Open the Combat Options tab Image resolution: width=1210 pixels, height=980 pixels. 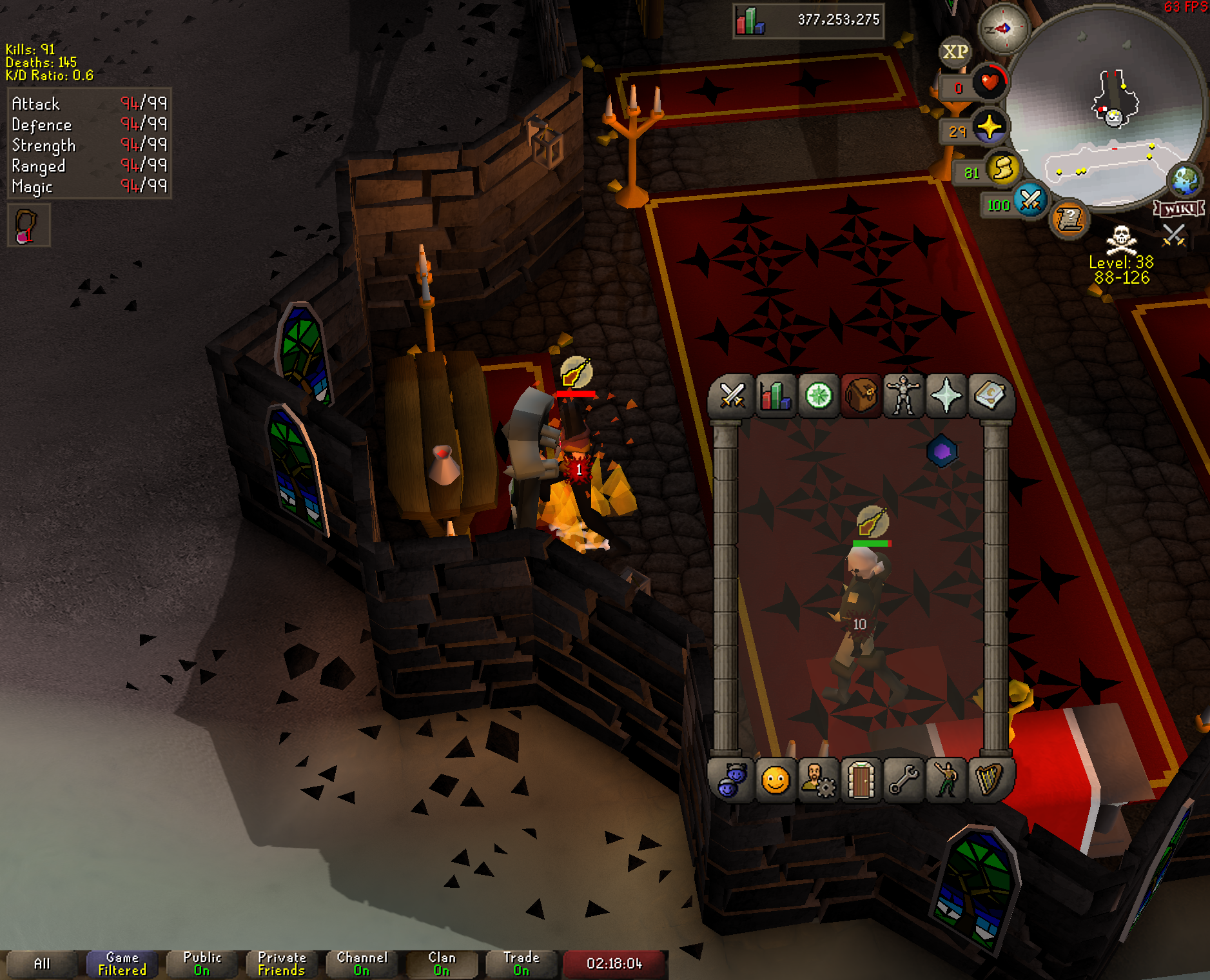coord(732,396)
